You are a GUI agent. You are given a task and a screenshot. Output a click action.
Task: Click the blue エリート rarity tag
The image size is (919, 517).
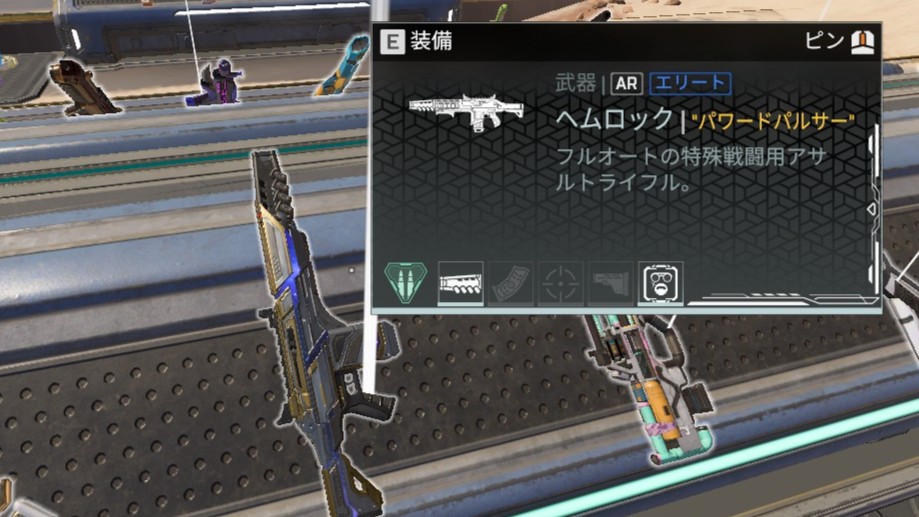(690, 84)
